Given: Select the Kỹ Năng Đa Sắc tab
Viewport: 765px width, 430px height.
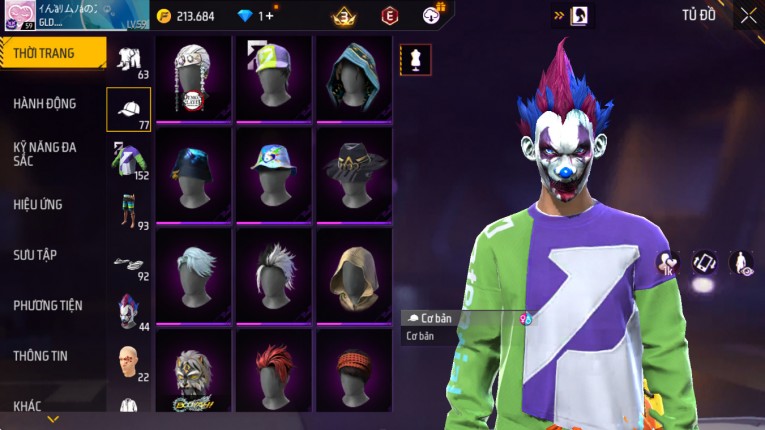Looking at the screenshot, I should click(x=45, y=153).
